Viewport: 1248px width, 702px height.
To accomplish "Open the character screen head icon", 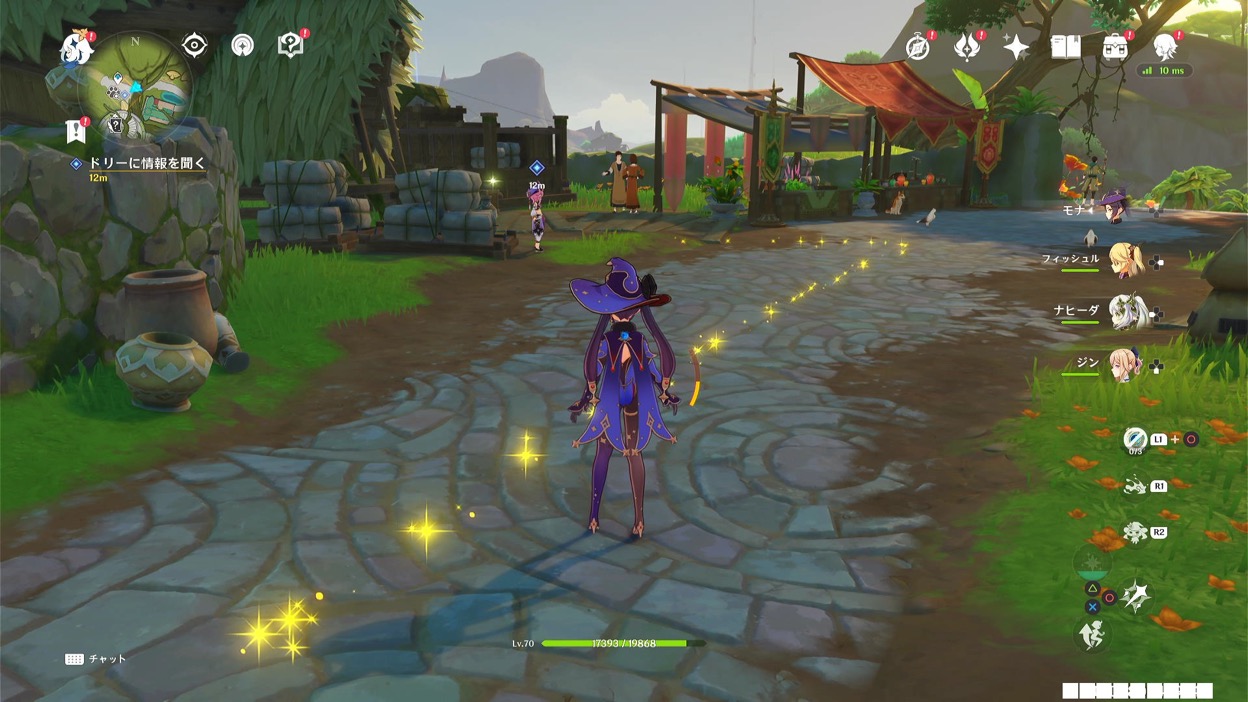I will [x=1165, y=46].
